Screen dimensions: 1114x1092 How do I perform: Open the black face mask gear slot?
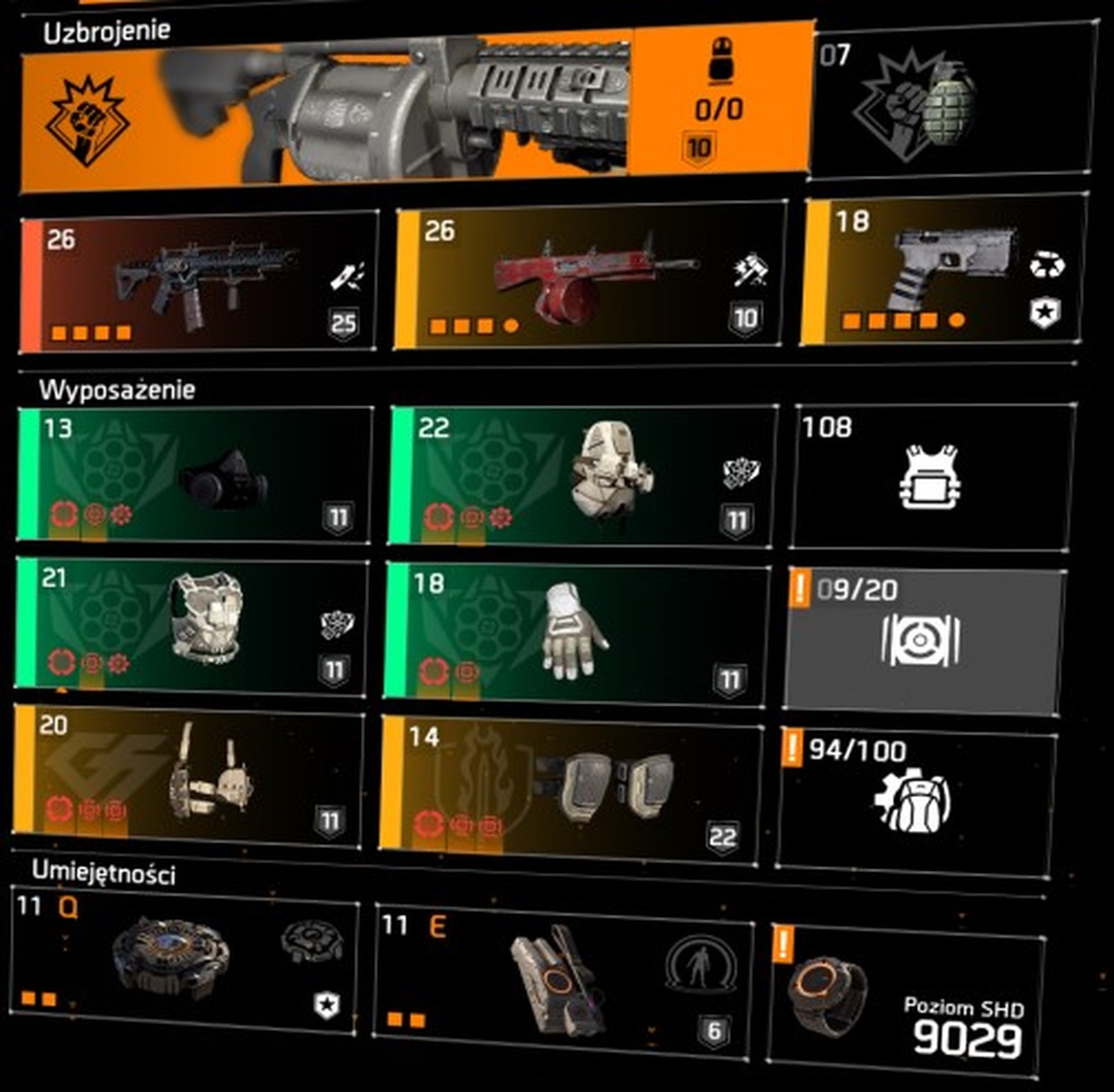tap(195, 476)
